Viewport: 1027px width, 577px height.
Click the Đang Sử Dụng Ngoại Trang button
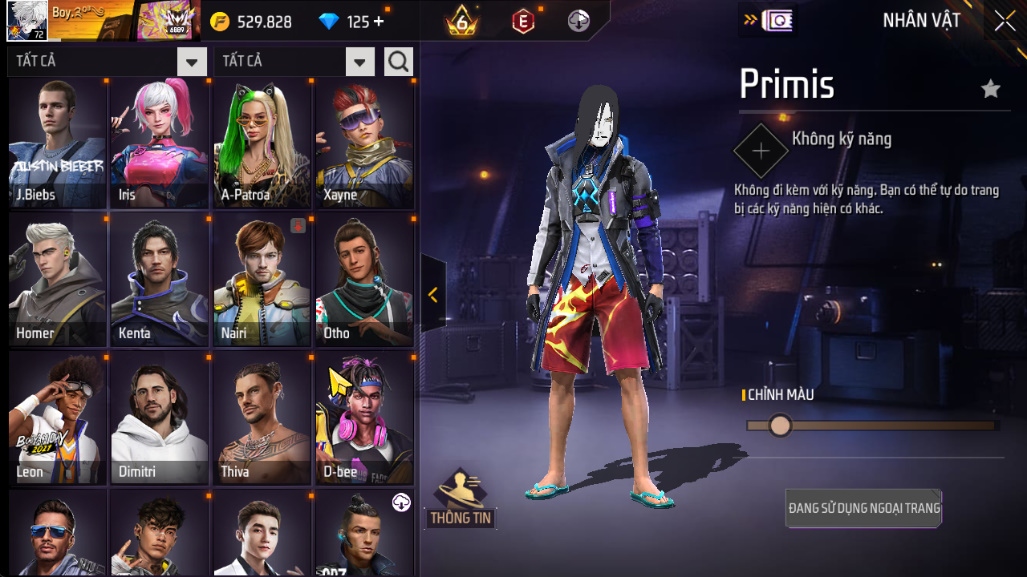tap(864, 508)
